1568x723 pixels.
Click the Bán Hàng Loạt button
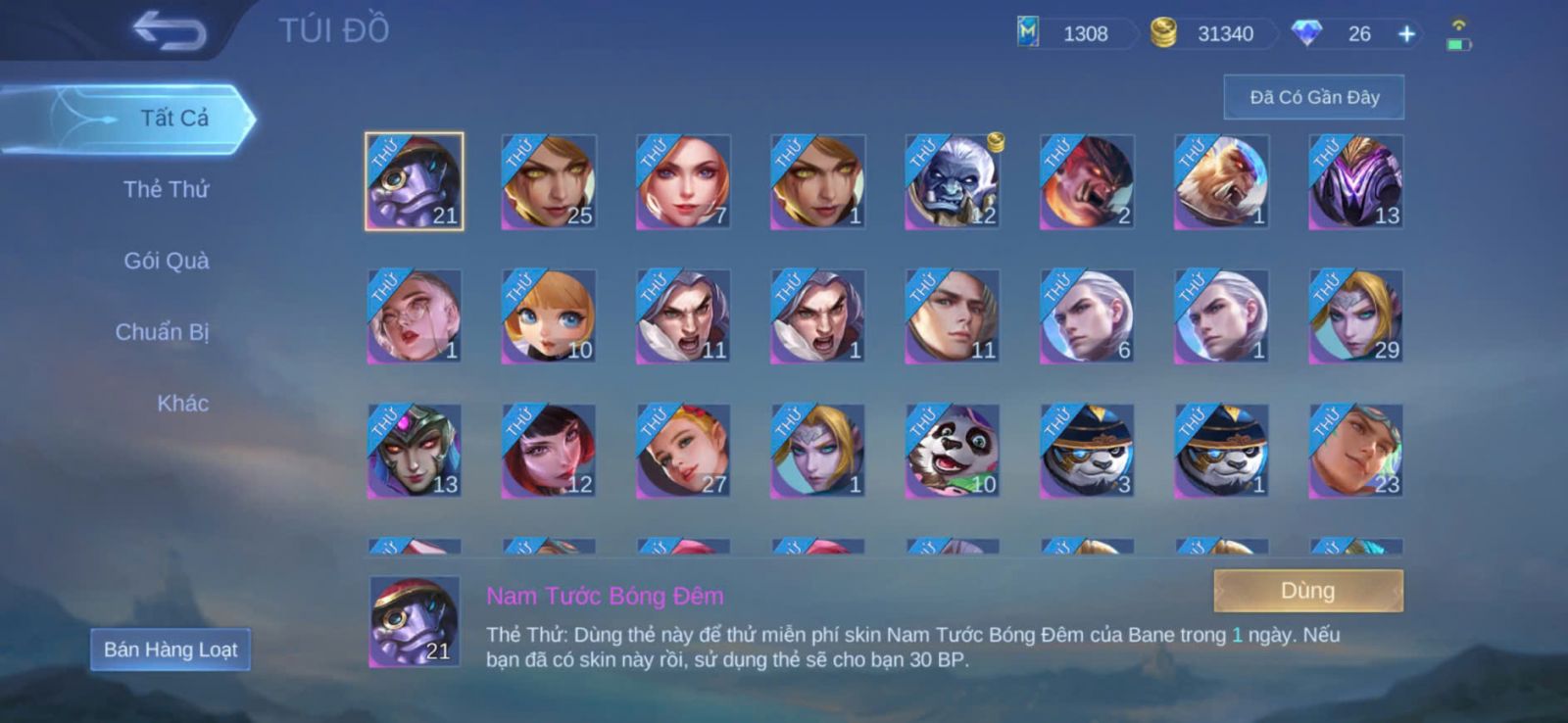(x=171, y=650)
